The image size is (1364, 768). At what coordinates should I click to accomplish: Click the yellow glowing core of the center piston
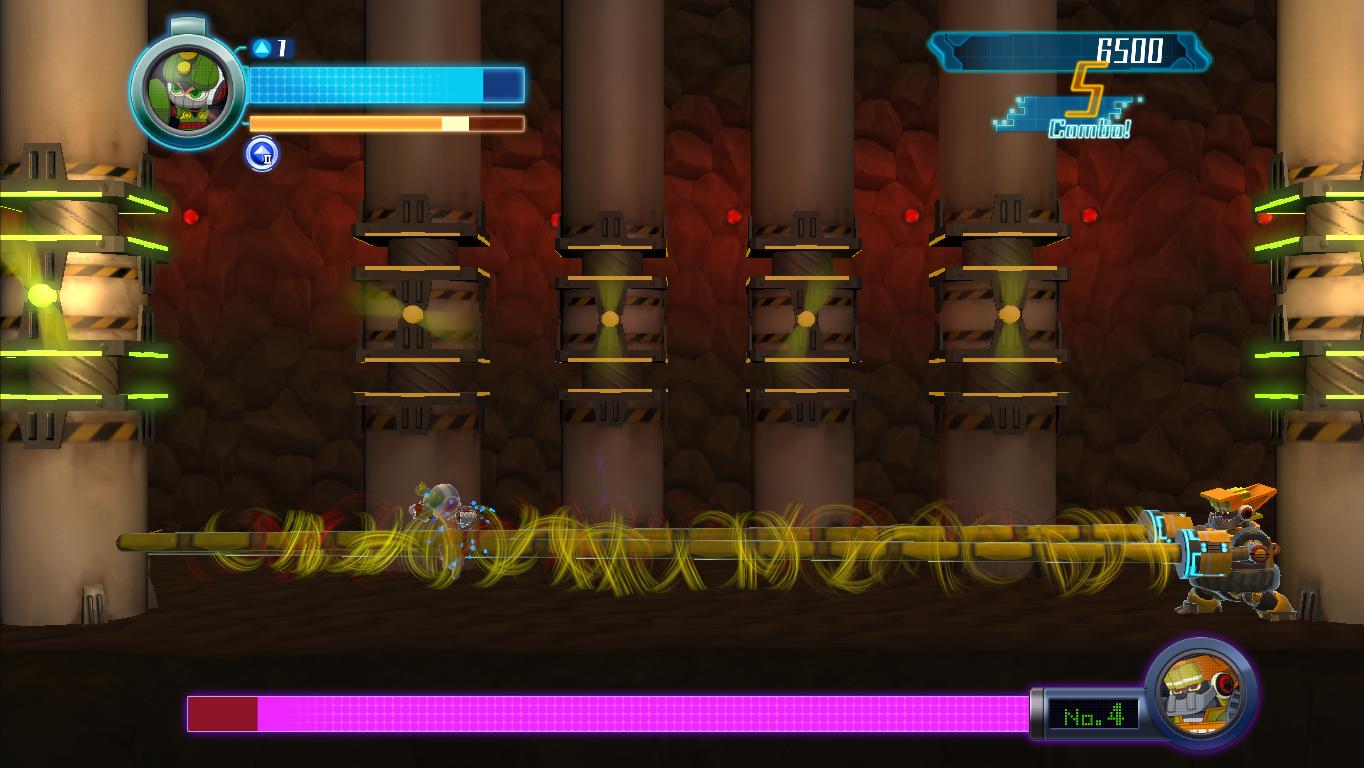(805, 317)
